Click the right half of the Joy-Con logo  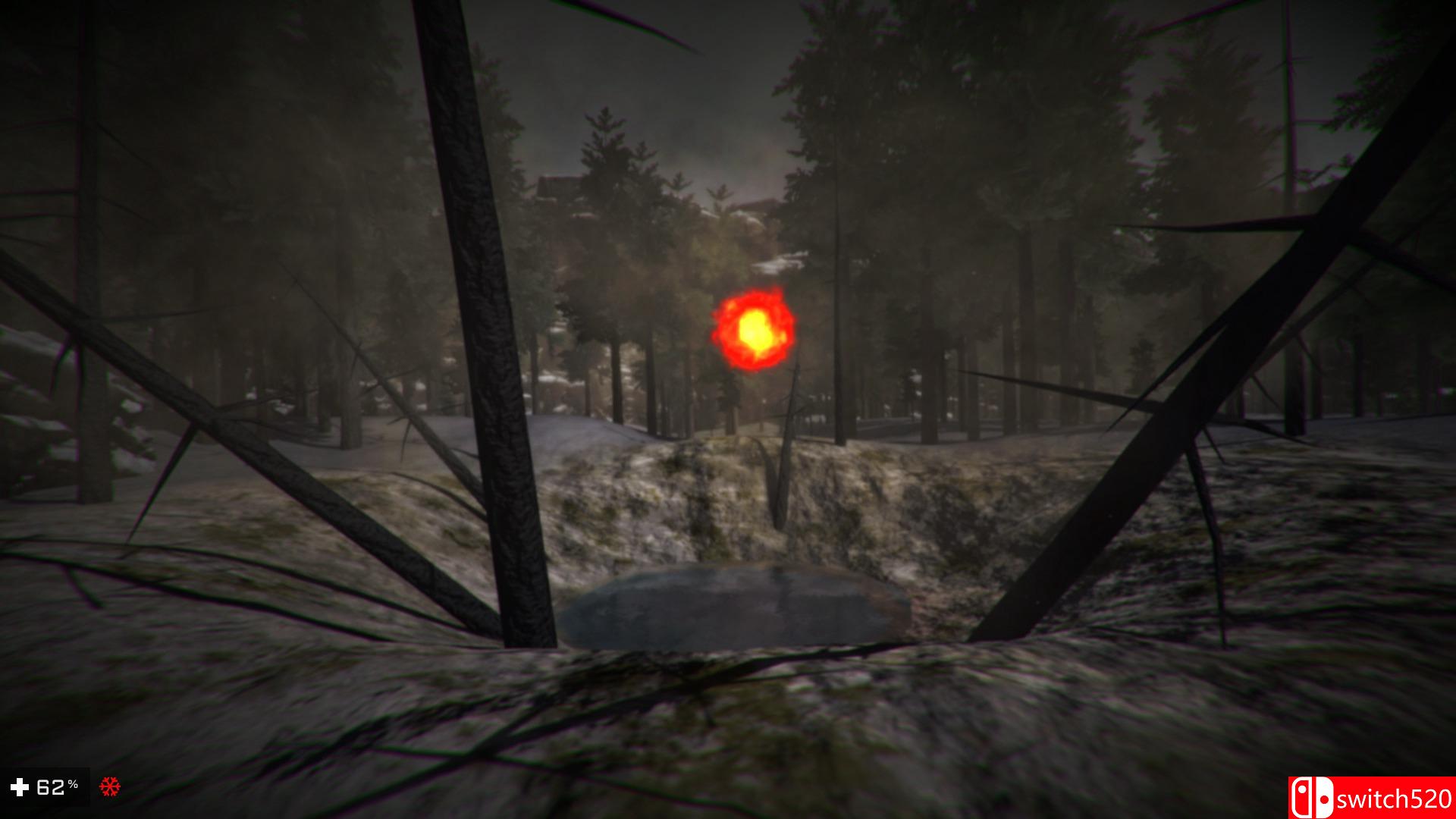[x=1325, y=798]
